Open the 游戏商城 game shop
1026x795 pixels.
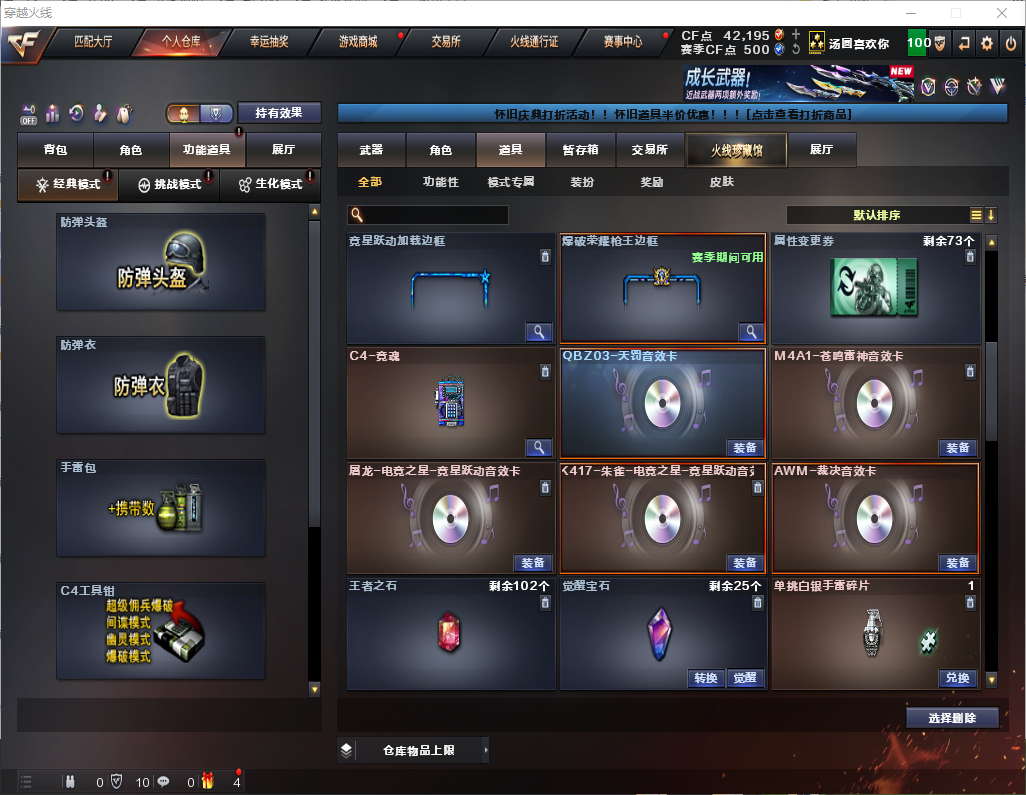tap(358, 42)
